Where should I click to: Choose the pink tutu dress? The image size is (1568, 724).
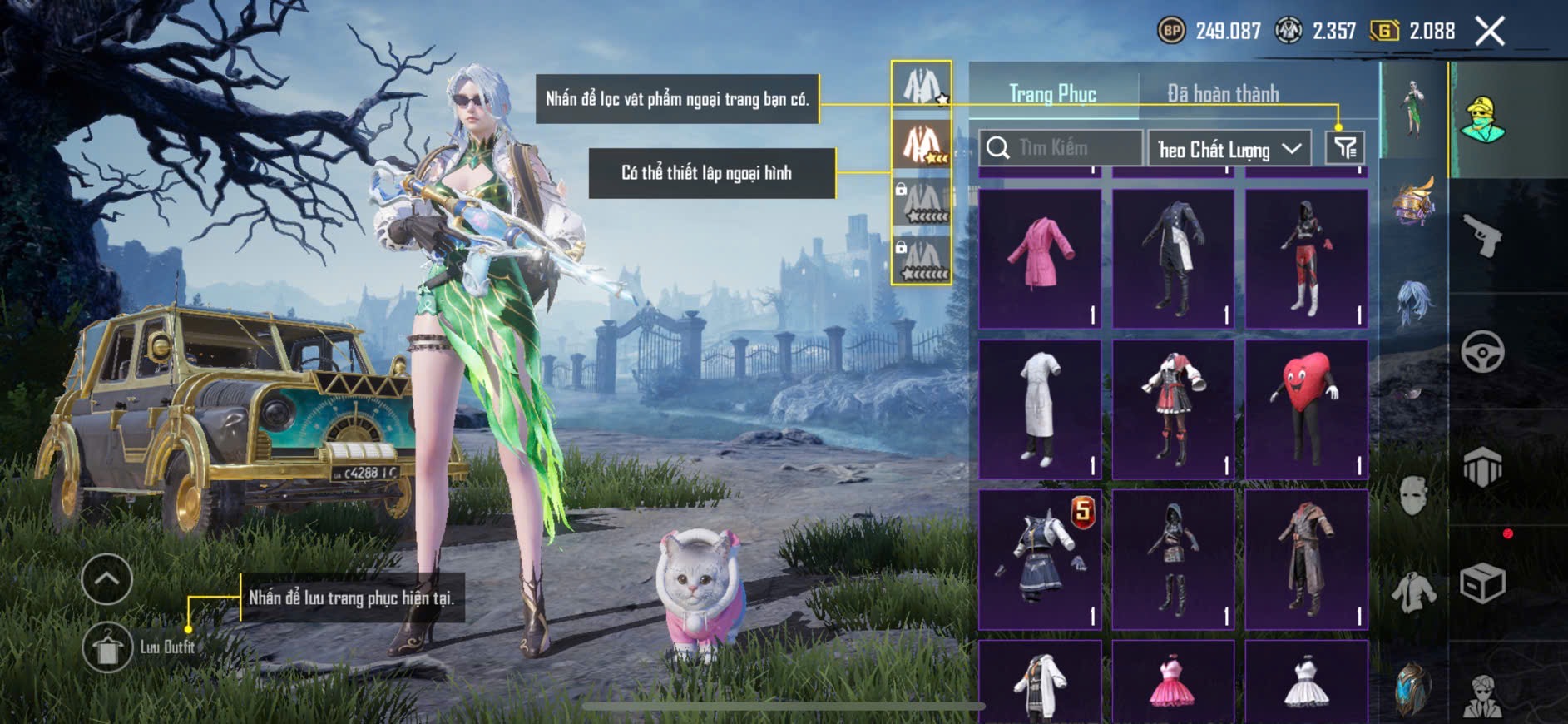click(x=1173, y=682)
